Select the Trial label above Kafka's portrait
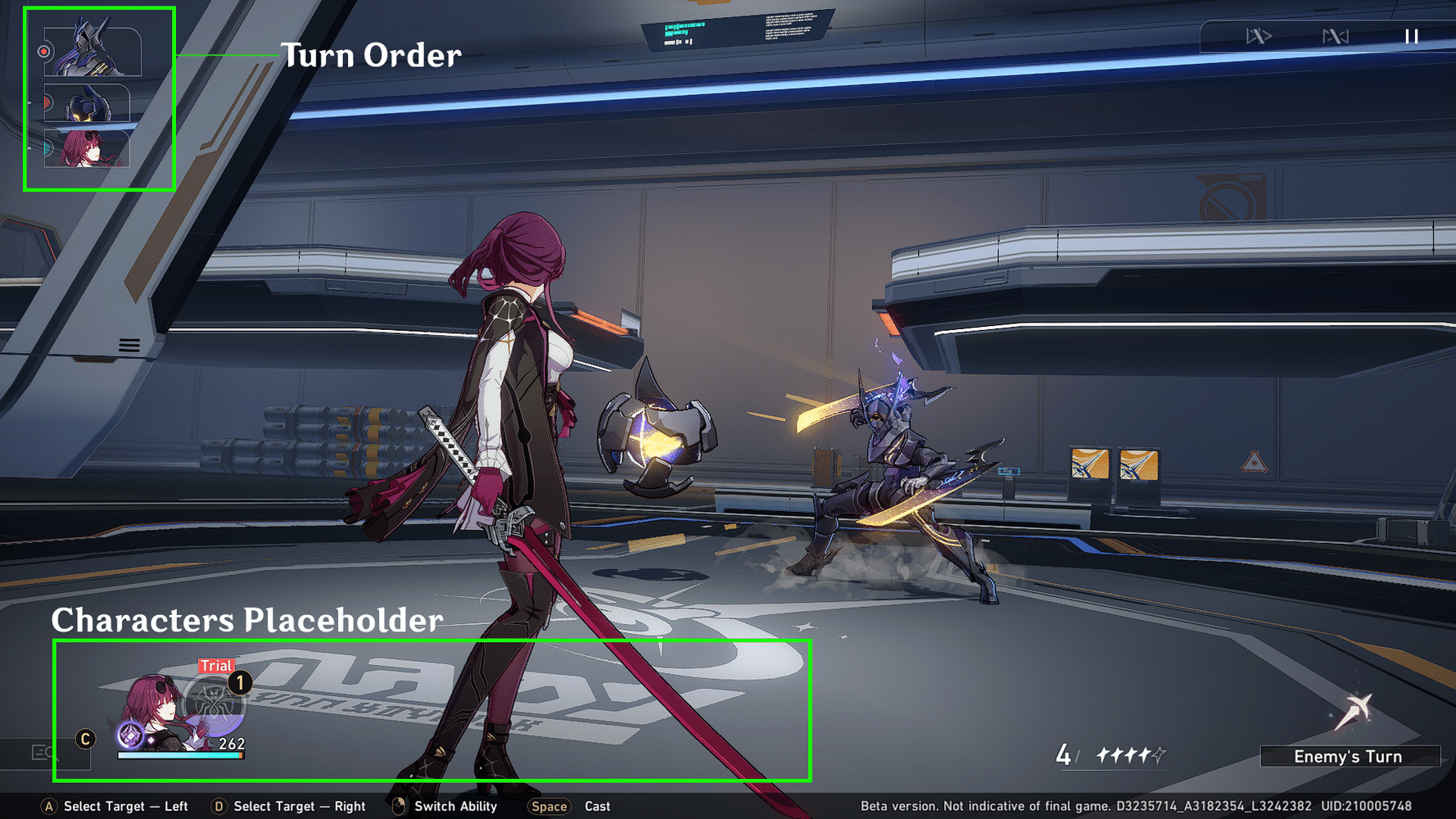Viewport: 1456px width, 819px height. point(215,666)
